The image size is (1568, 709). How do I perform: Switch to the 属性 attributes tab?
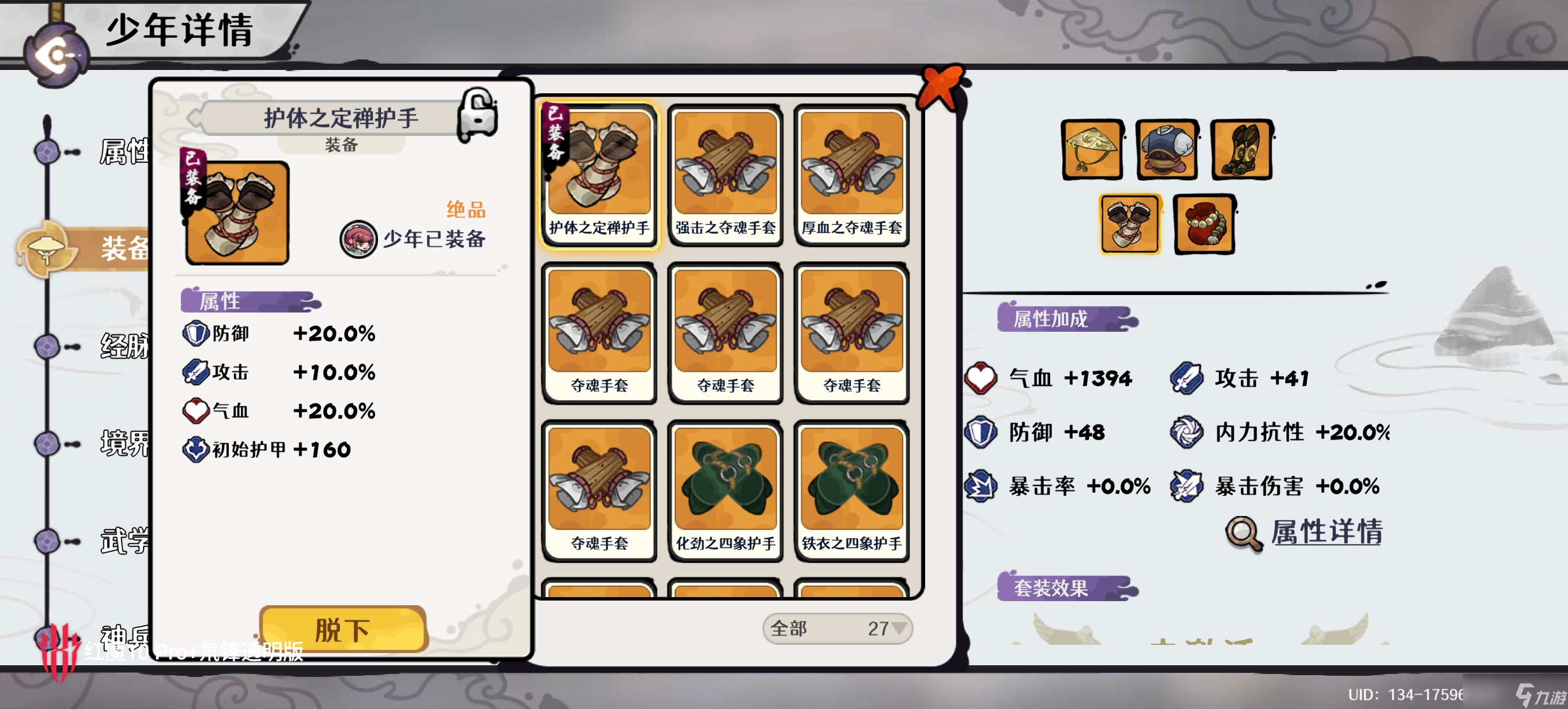click(x=123, y=152)
